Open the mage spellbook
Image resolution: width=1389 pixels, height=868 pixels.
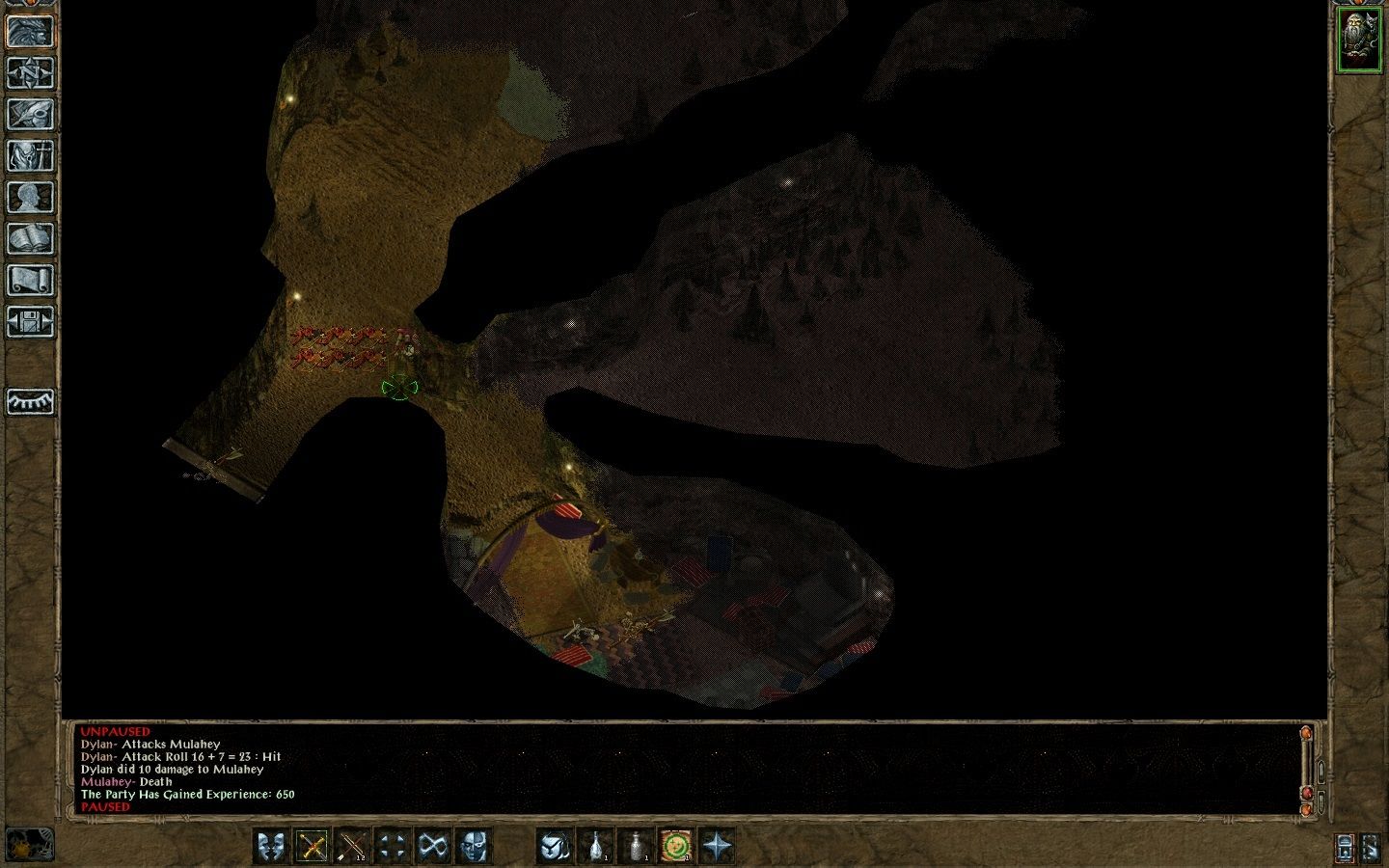tap(30, 238)
